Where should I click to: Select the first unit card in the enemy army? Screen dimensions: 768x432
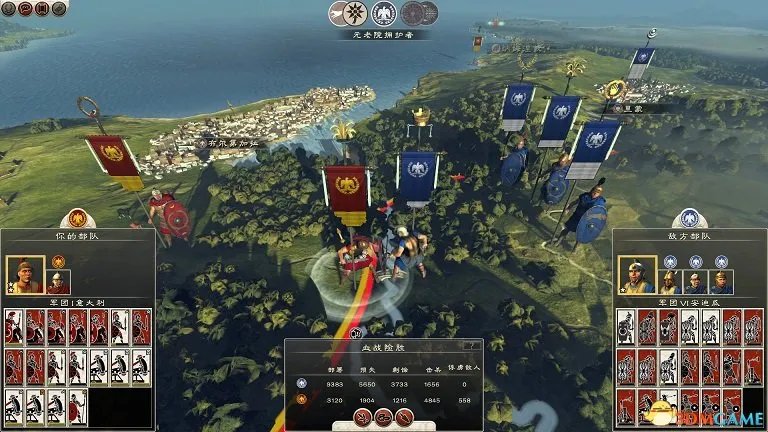tap(625, 327)
